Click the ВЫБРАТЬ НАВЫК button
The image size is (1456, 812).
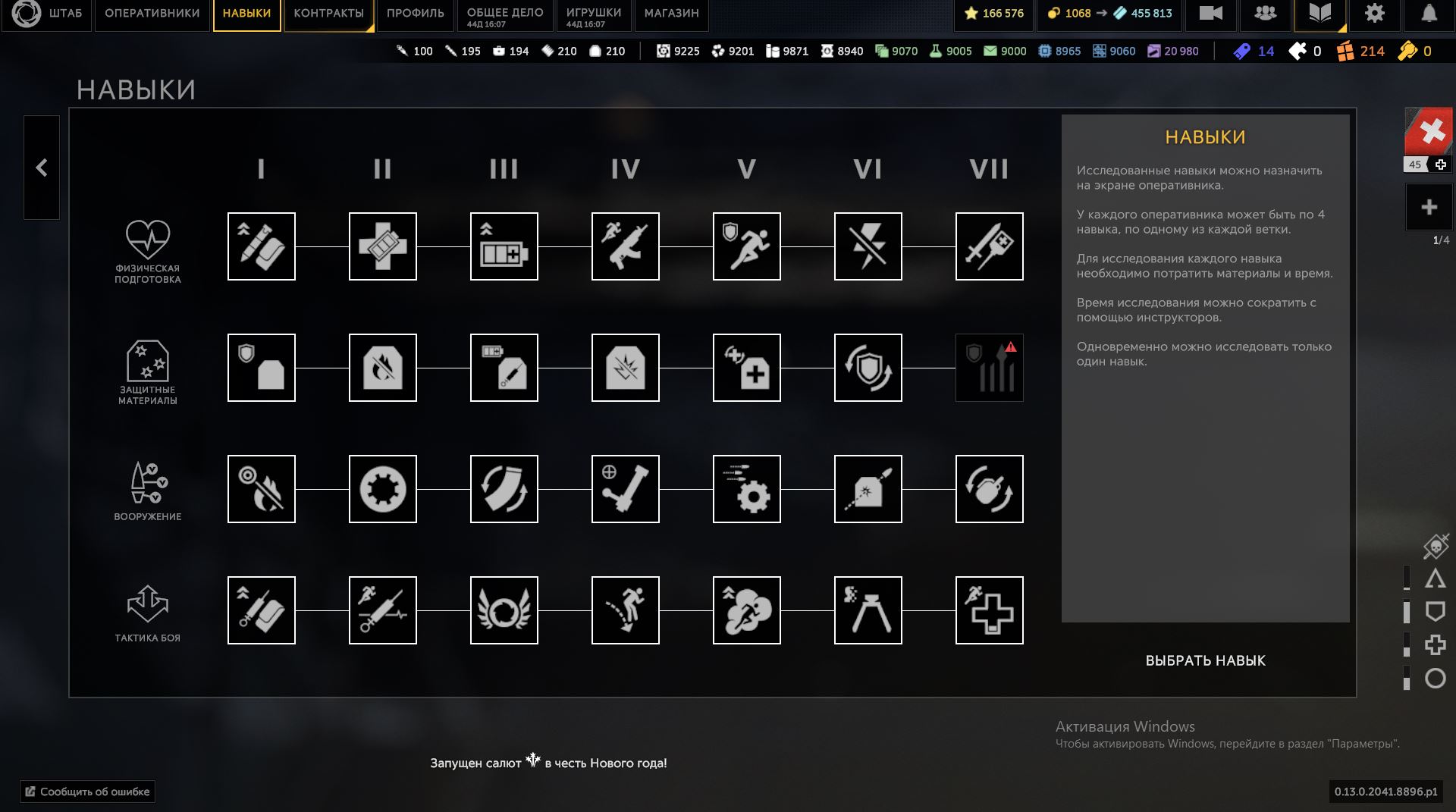pyautogui.click(x=1205, y=660)
